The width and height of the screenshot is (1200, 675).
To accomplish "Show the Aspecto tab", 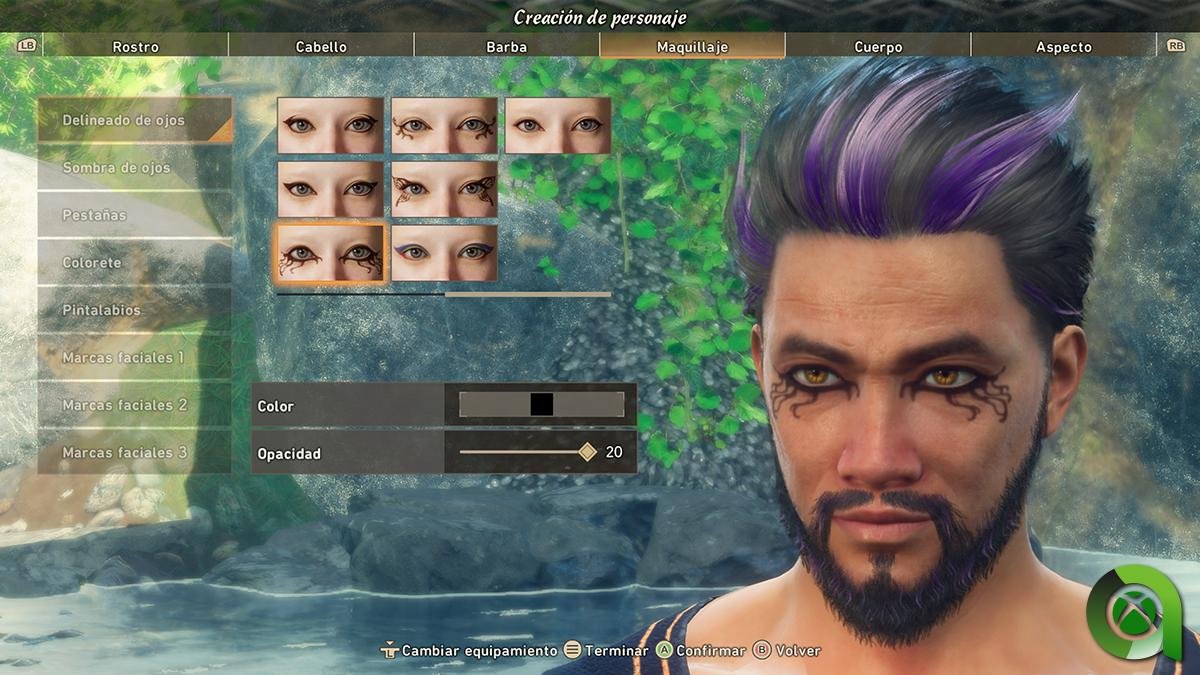I will [x=1063, y=47].
